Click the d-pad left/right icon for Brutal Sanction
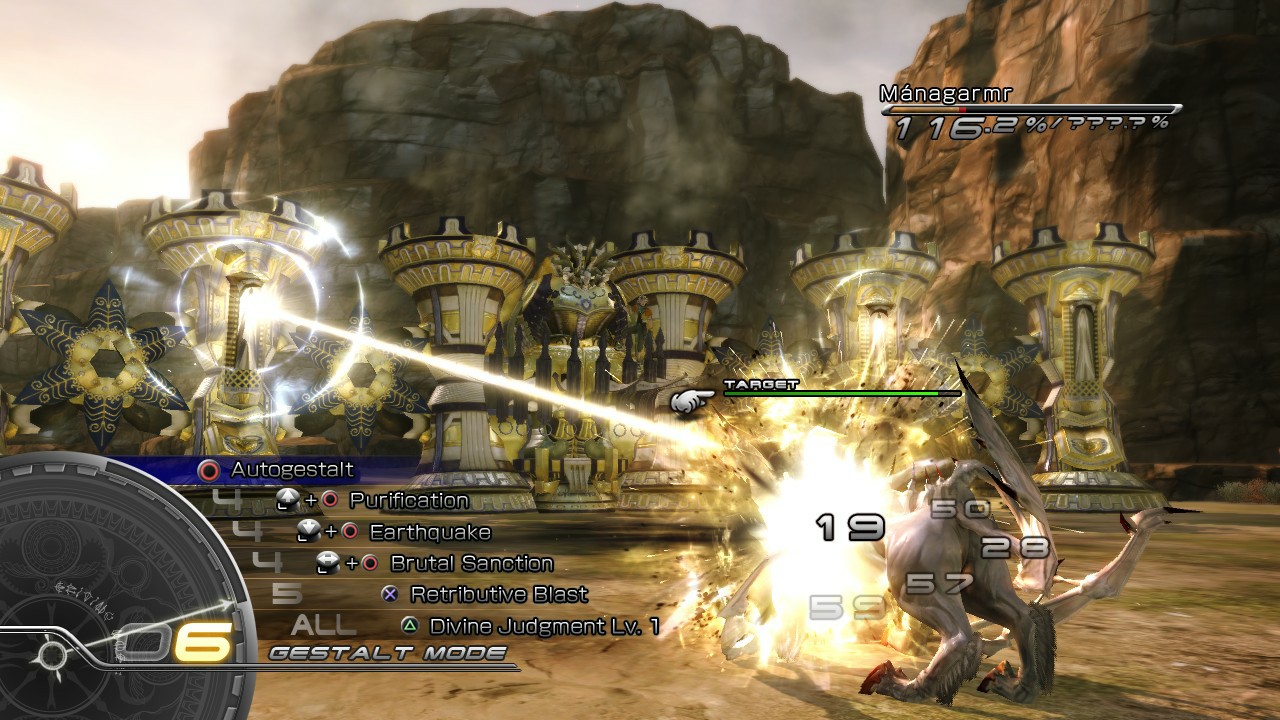The width and height of the screenshot is (1280, 720). [x=326, y=563]
